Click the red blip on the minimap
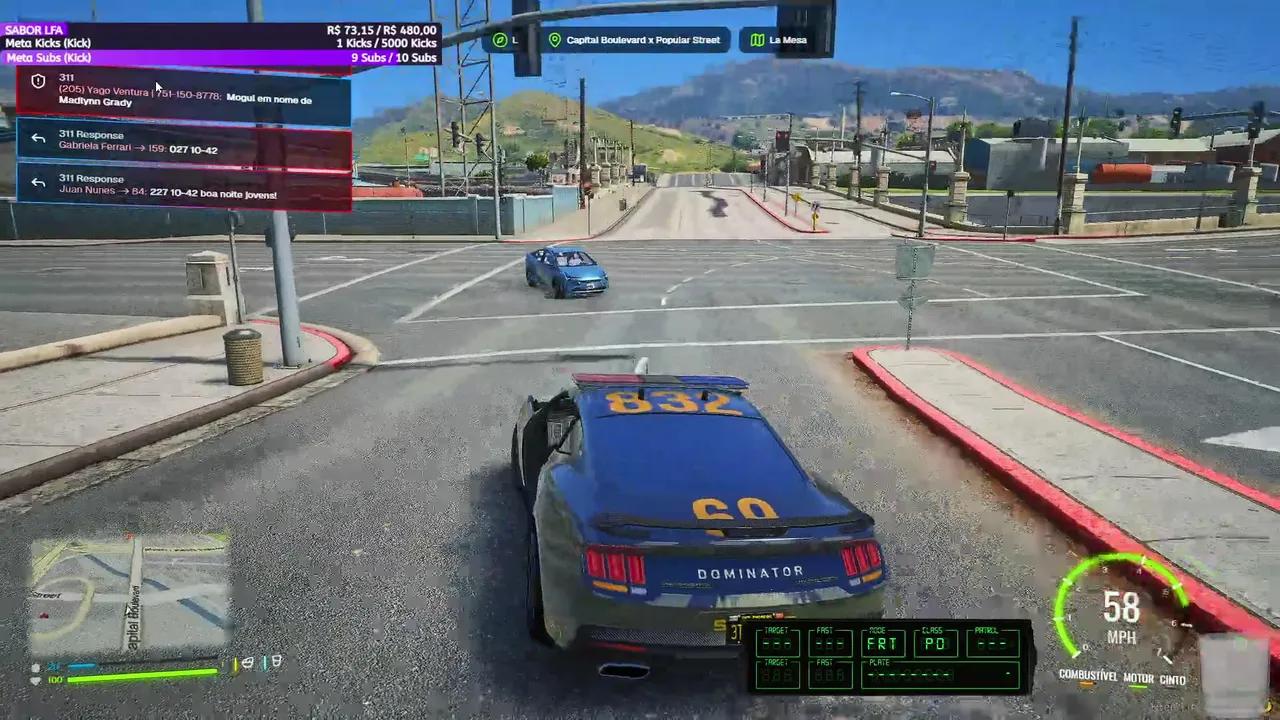Viewport: 1280px width, 720px height. pyautogui.click(x=43, y=614)
